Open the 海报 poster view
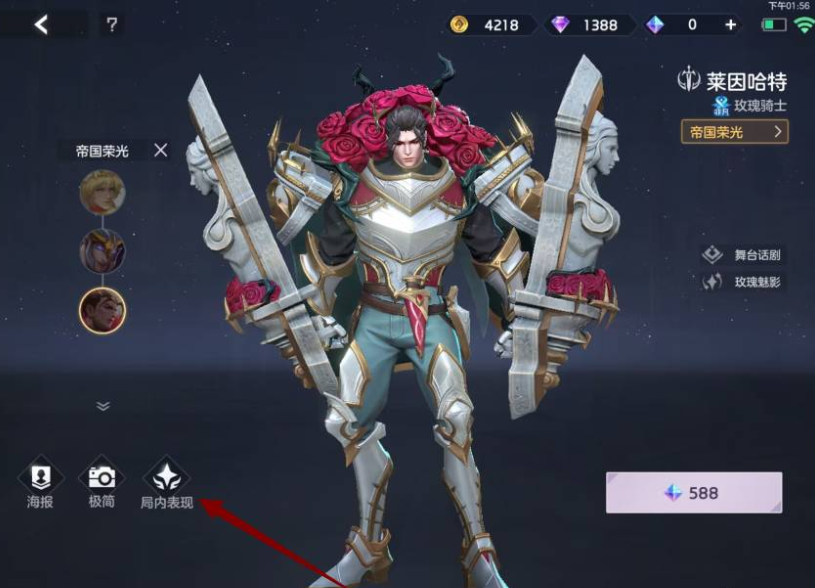The width and height of the screenshot is (815, 588). pos(40,485)
